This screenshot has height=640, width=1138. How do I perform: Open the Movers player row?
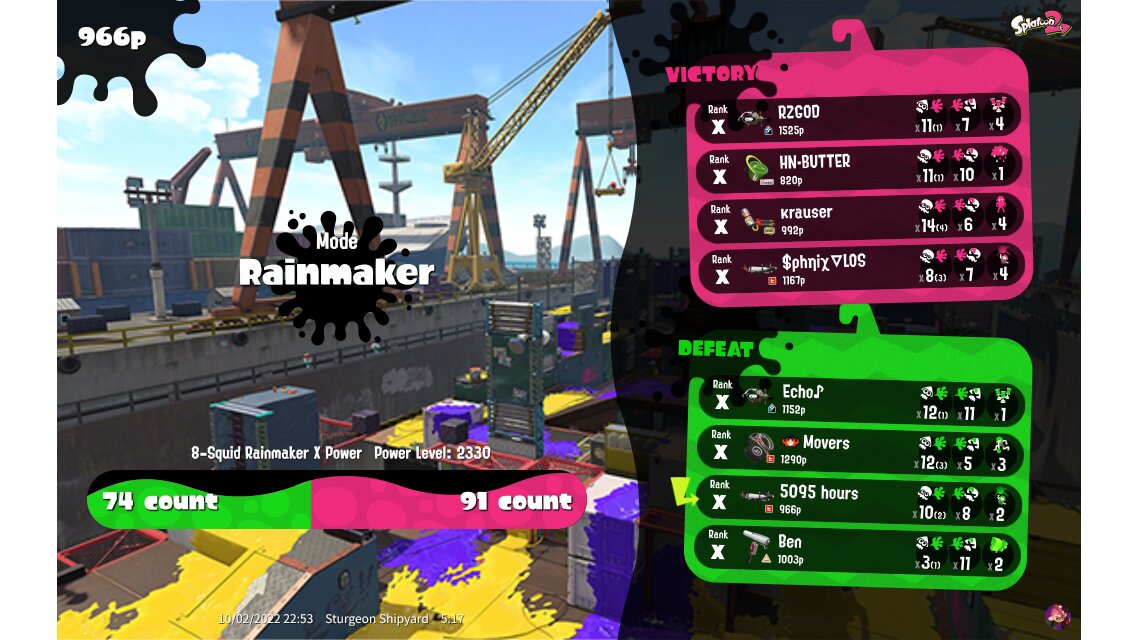(x=860, y=451)
